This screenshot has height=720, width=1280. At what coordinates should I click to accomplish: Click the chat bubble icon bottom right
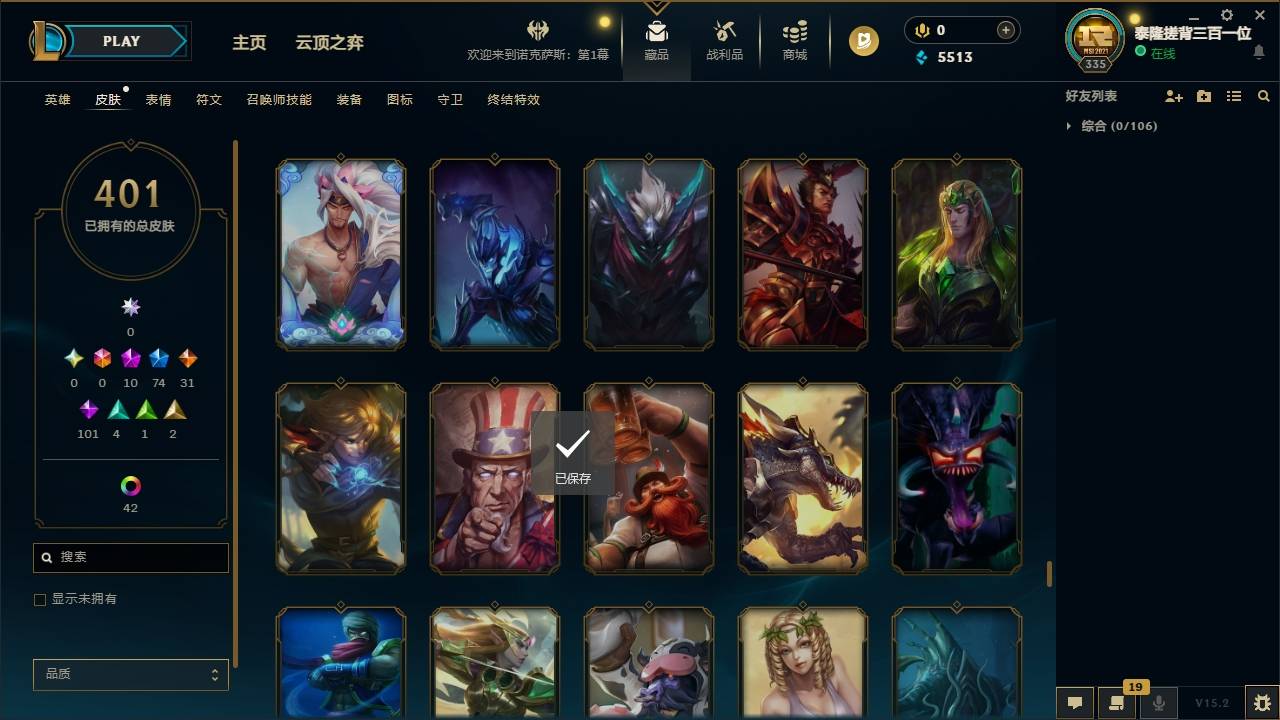pyautogui.click(x=1075, y=703)
